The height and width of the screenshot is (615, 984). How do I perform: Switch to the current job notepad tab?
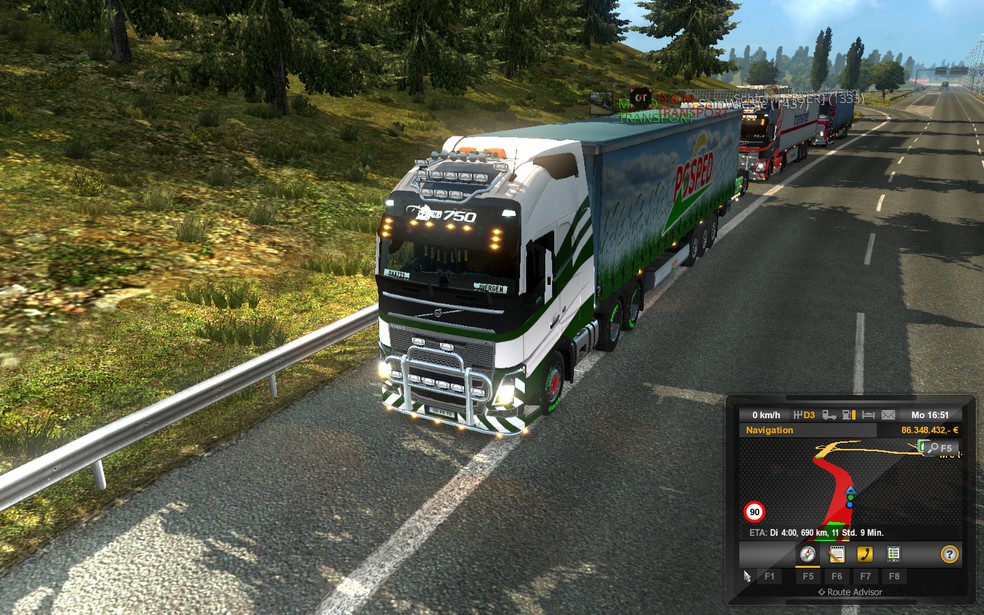click(837, 554)
